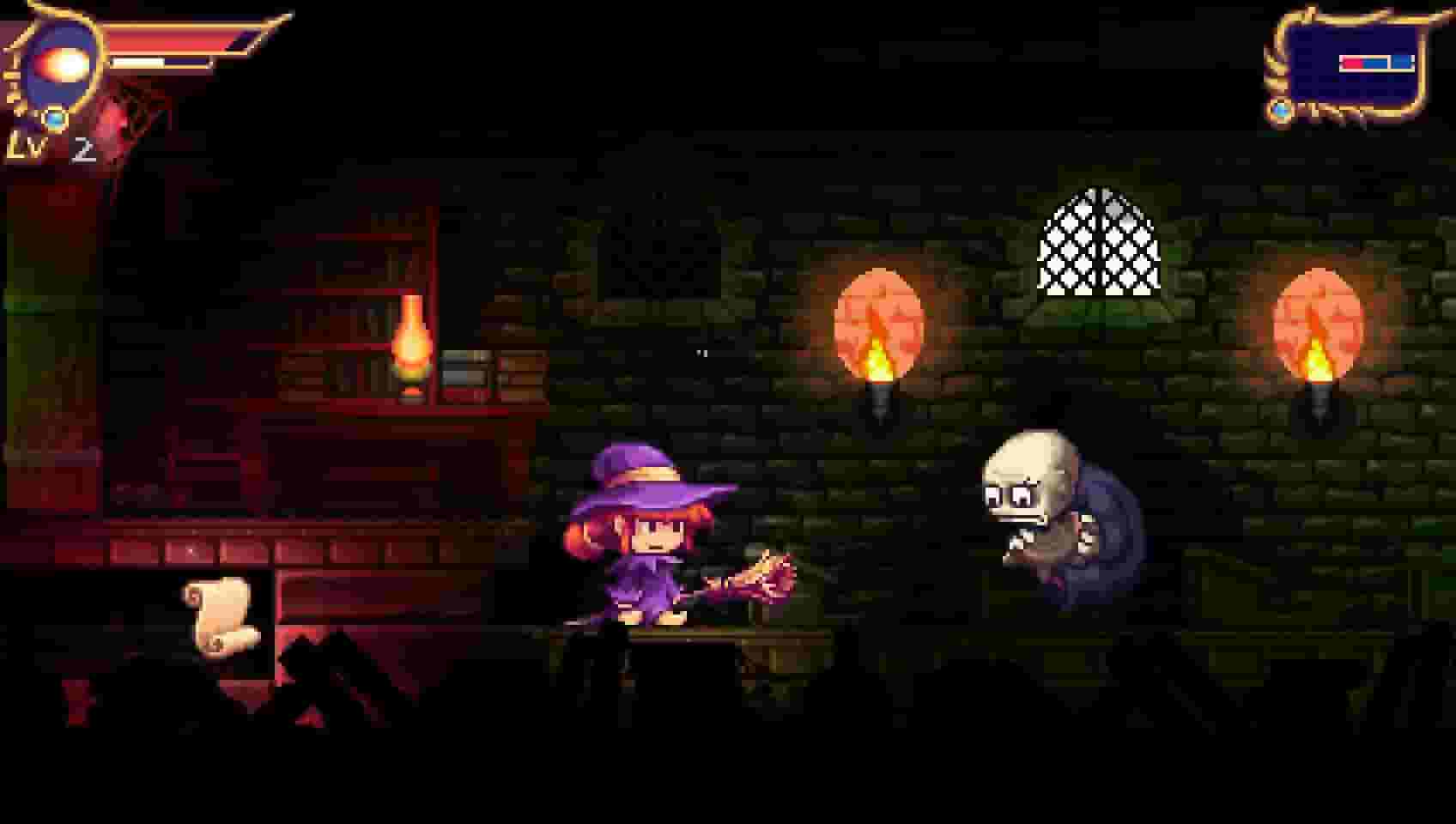The image size is (1456, 824).
Task: Click the red segment of the minimap bar
Action: [1352, 61]
